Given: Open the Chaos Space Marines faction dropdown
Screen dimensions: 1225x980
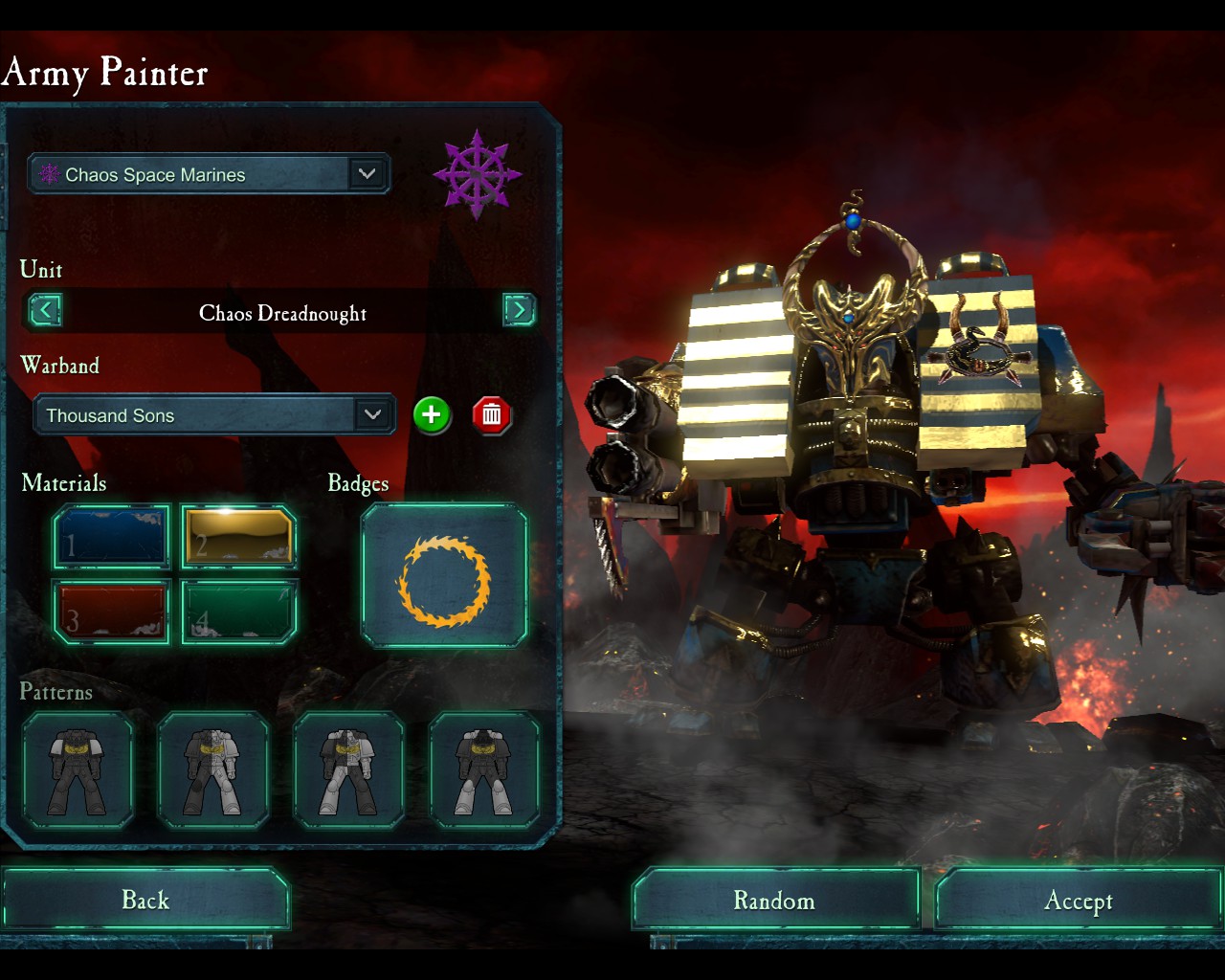Looking at the screenshot, I should pyautogui.click(x=209, y=174).
